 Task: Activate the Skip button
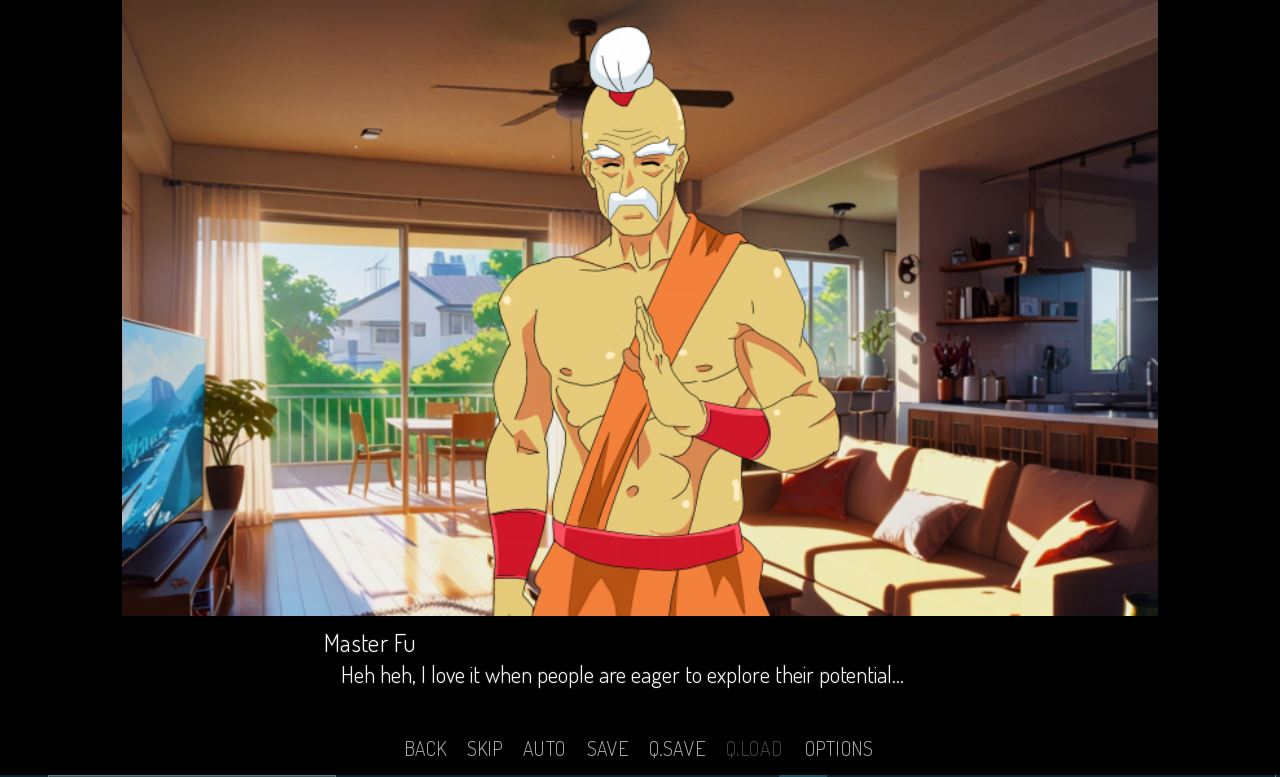click(x=484, y=748)
